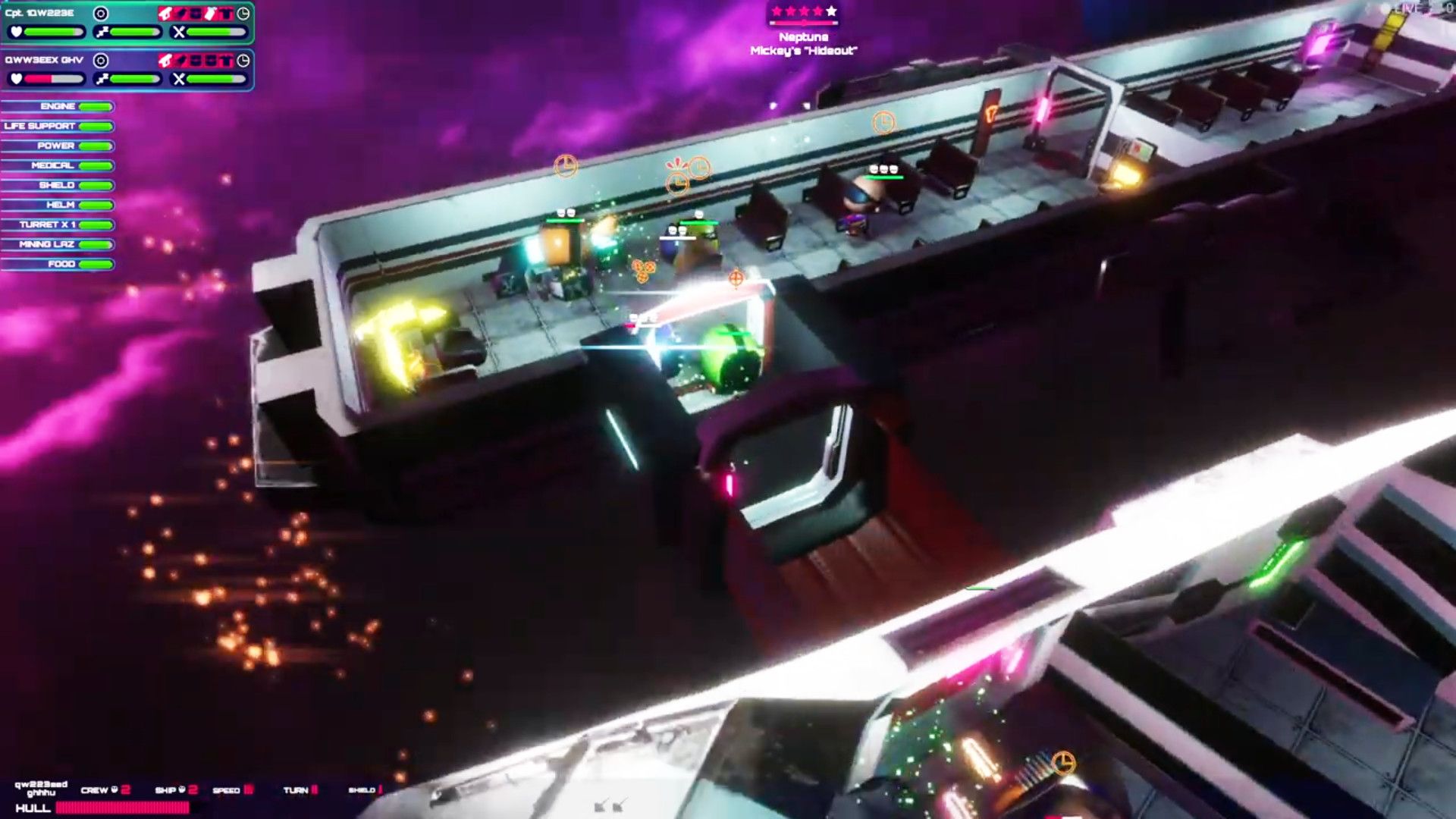Select the heart health icon on the captain's panel
The height and width of the screenshot is (819, 1456).
[15, 30]
